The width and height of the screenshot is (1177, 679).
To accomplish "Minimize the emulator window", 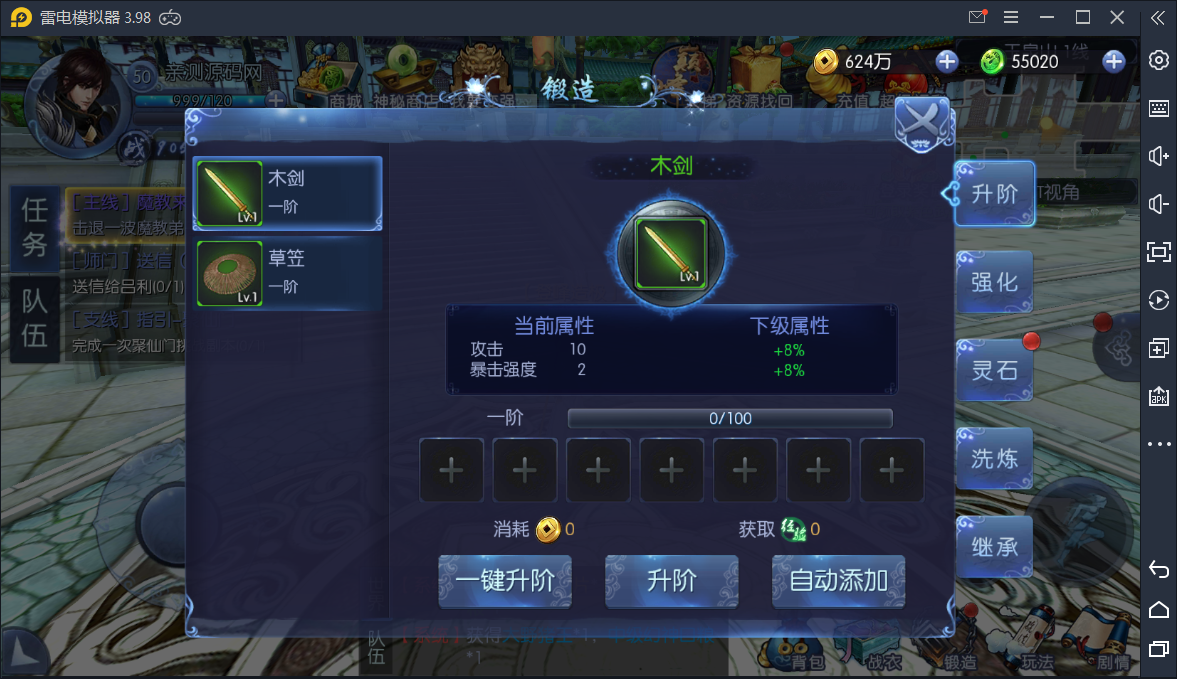I will (x=1046, y=17).
